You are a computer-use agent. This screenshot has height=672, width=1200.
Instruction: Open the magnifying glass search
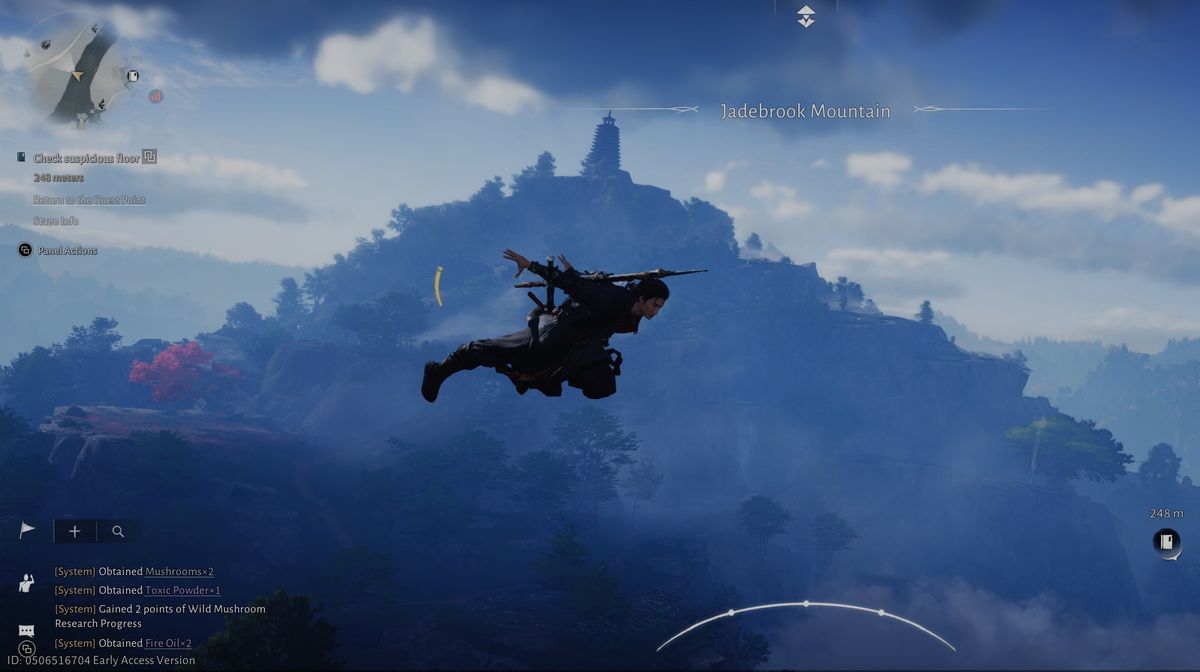point(118,531)
